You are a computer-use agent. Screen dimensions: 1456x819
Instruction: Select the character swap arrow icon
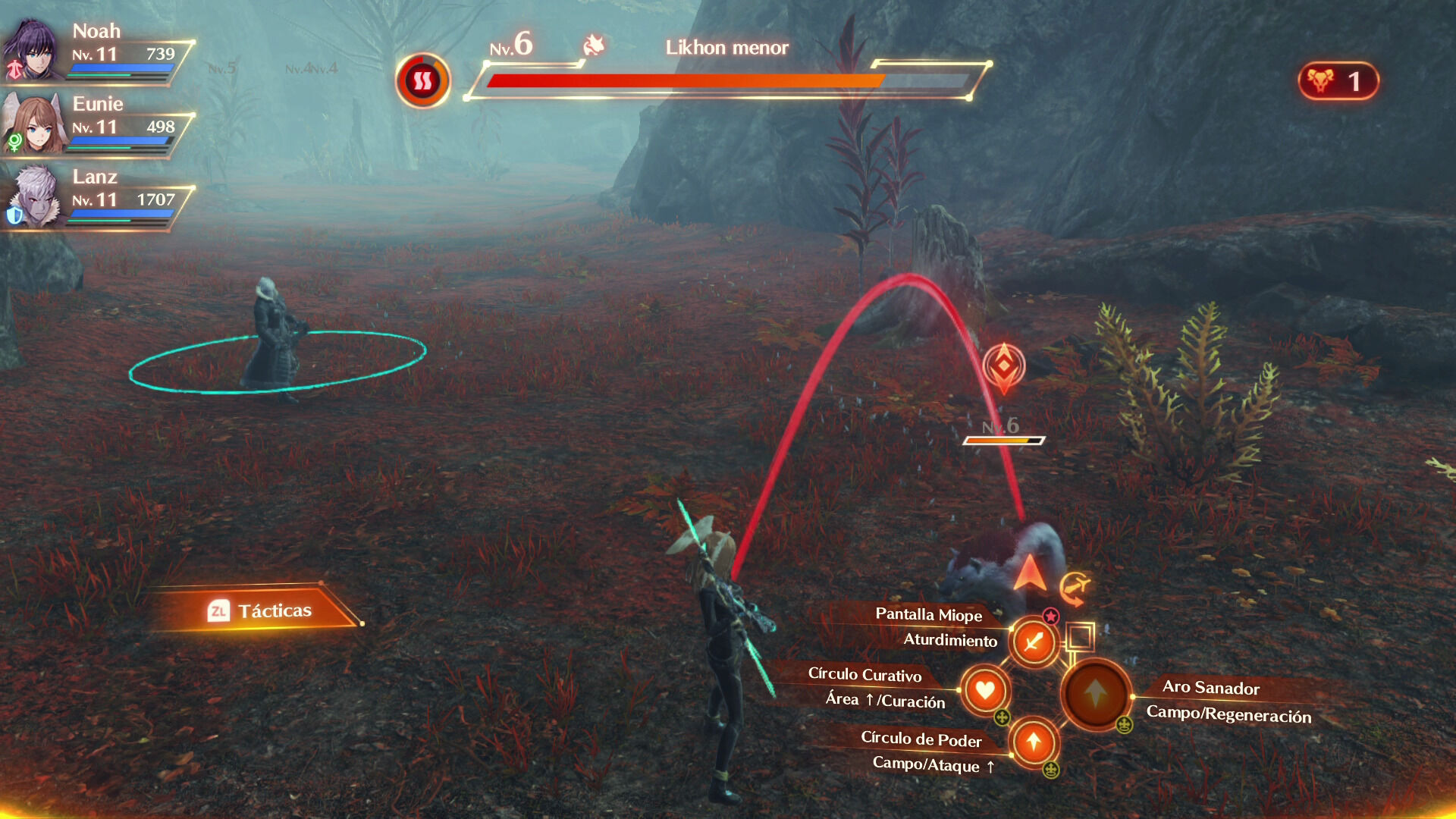(x=1075, y=588)
